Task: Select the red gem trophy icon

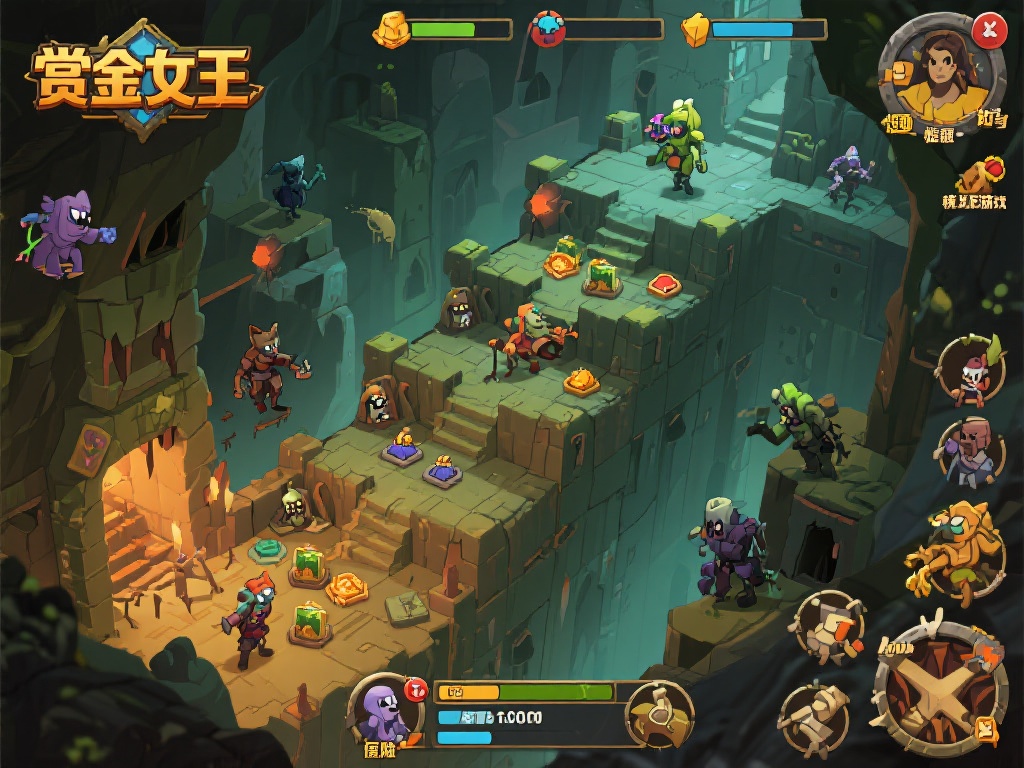Action: 980,175
